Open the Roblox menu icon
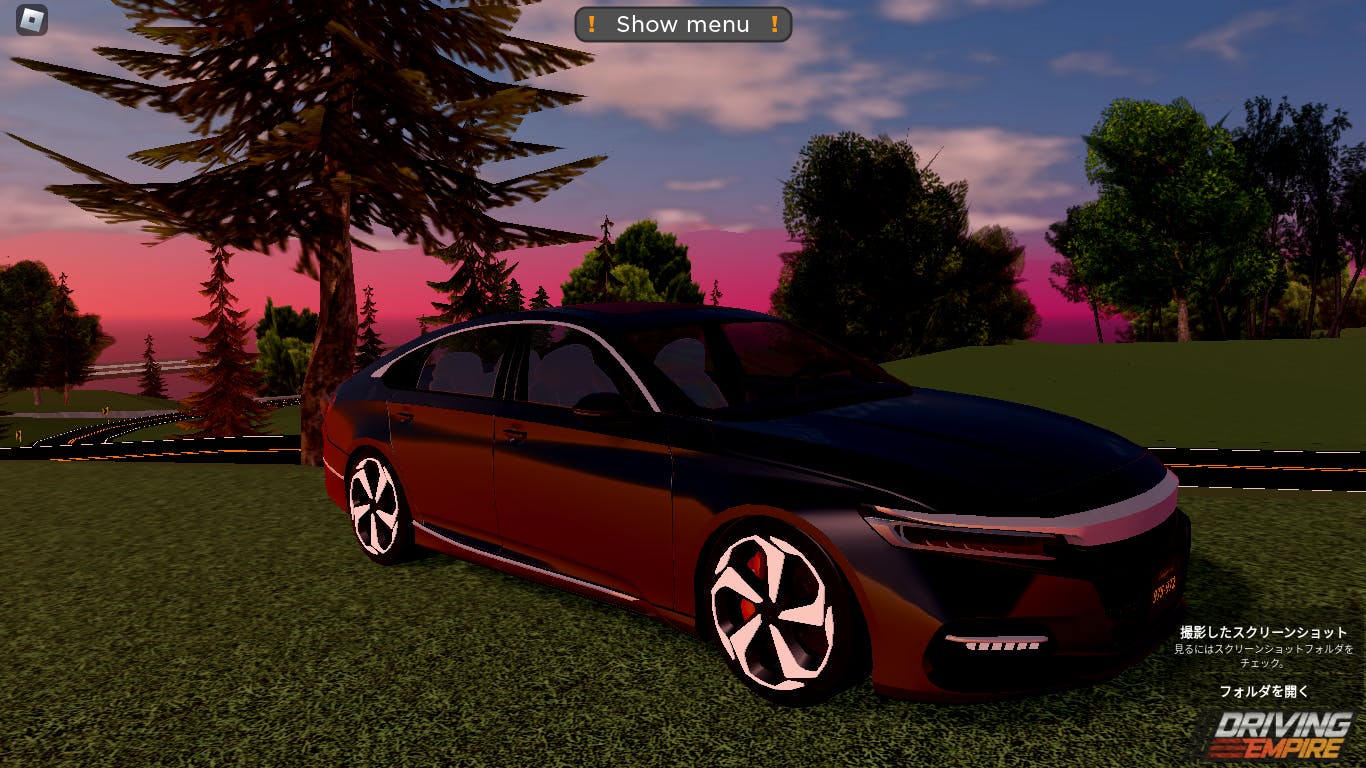Image resolution: width=1366 pixels, height=768 pixels. [32, 19]
